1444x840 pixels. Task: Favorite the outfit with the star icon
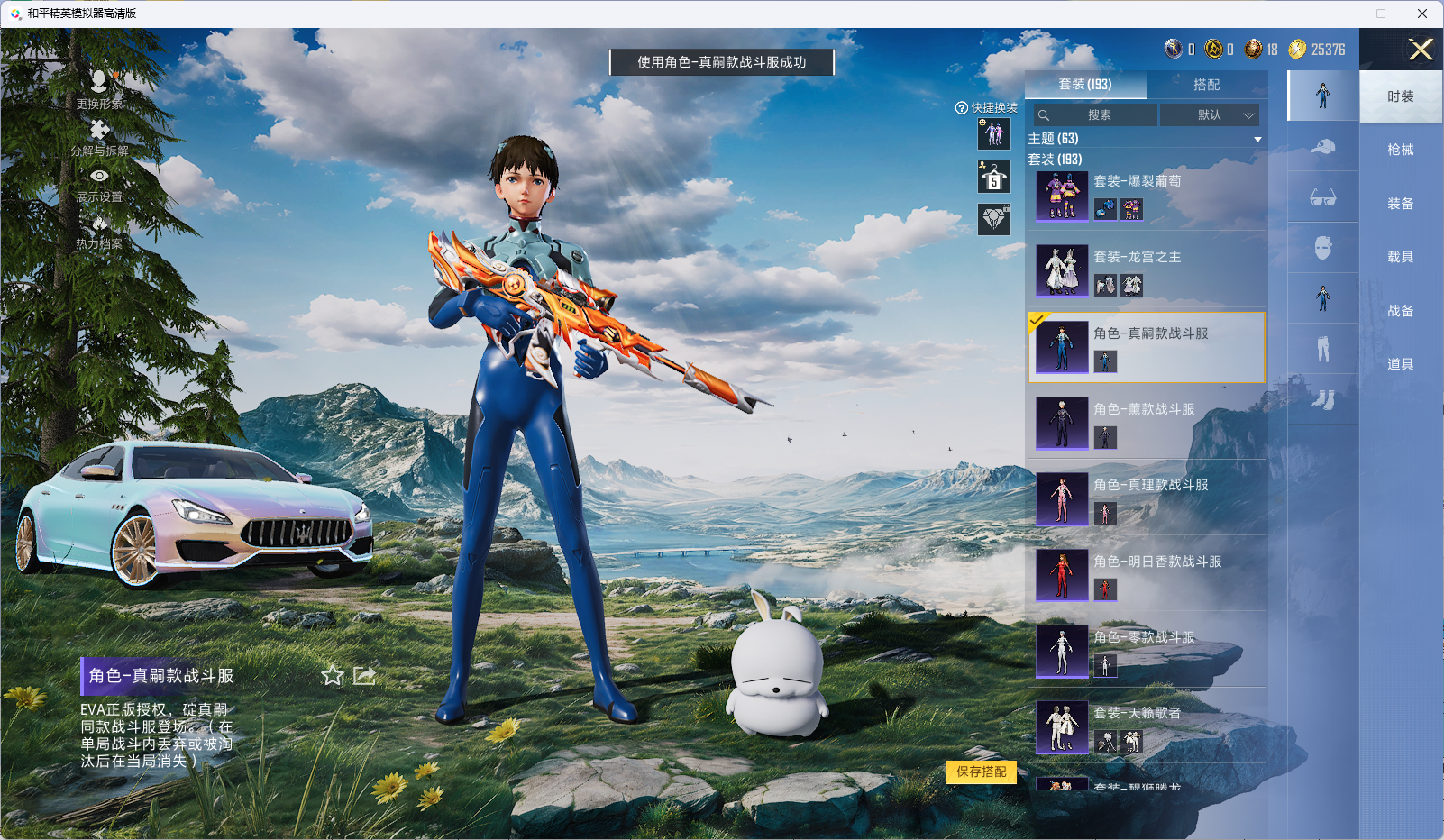click(333, 675)
